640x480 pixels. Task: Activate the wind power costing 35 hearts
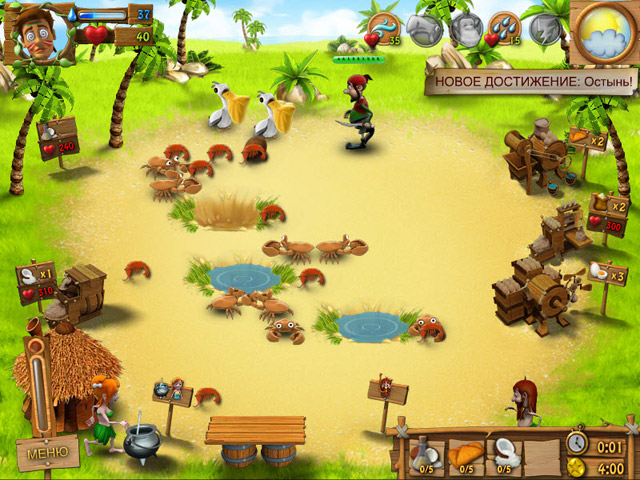tap(384, 27)
